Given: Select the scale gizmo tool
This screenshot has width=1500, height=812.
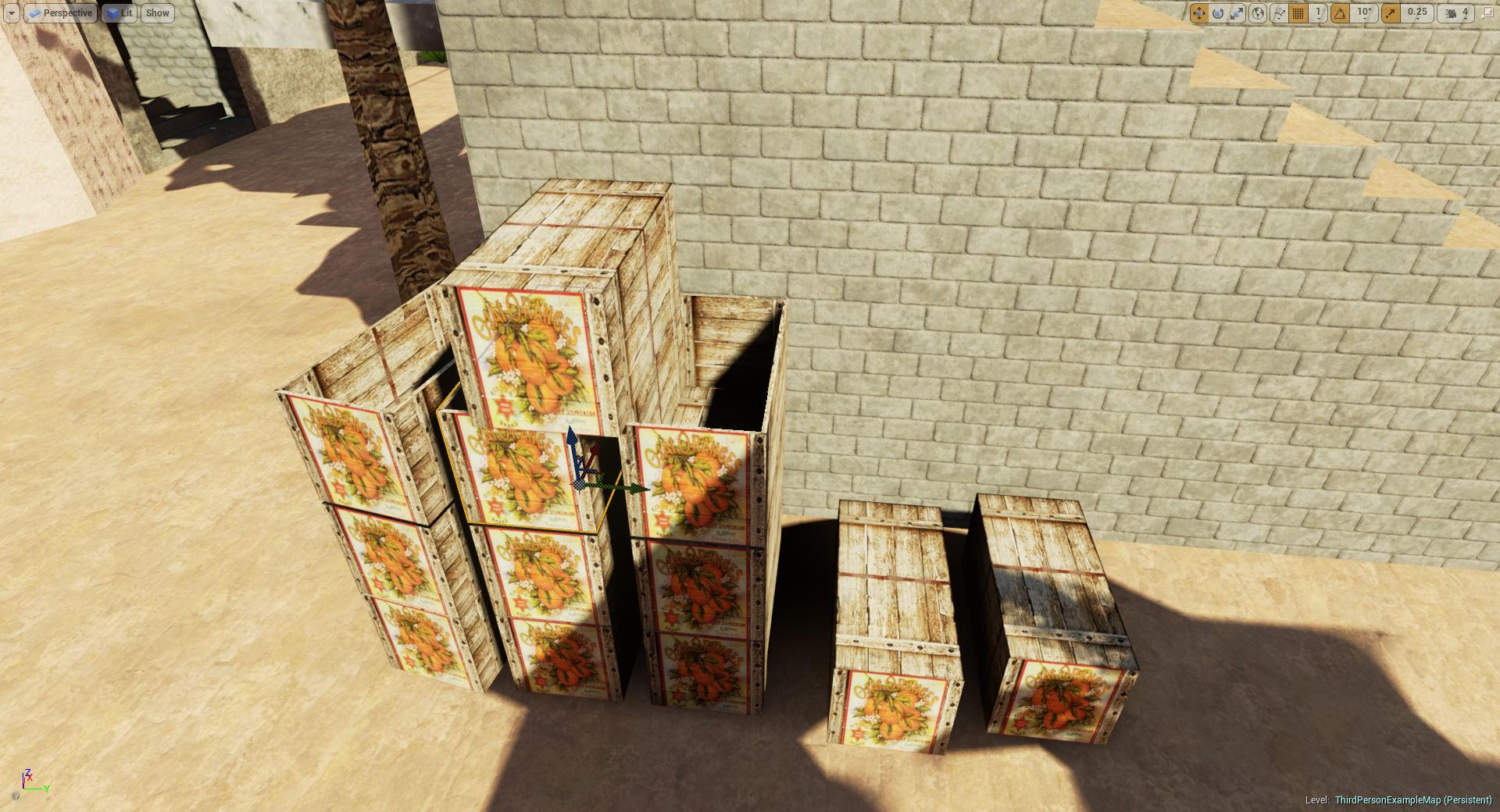Looking at the screenshot, I should point(1237,13).
